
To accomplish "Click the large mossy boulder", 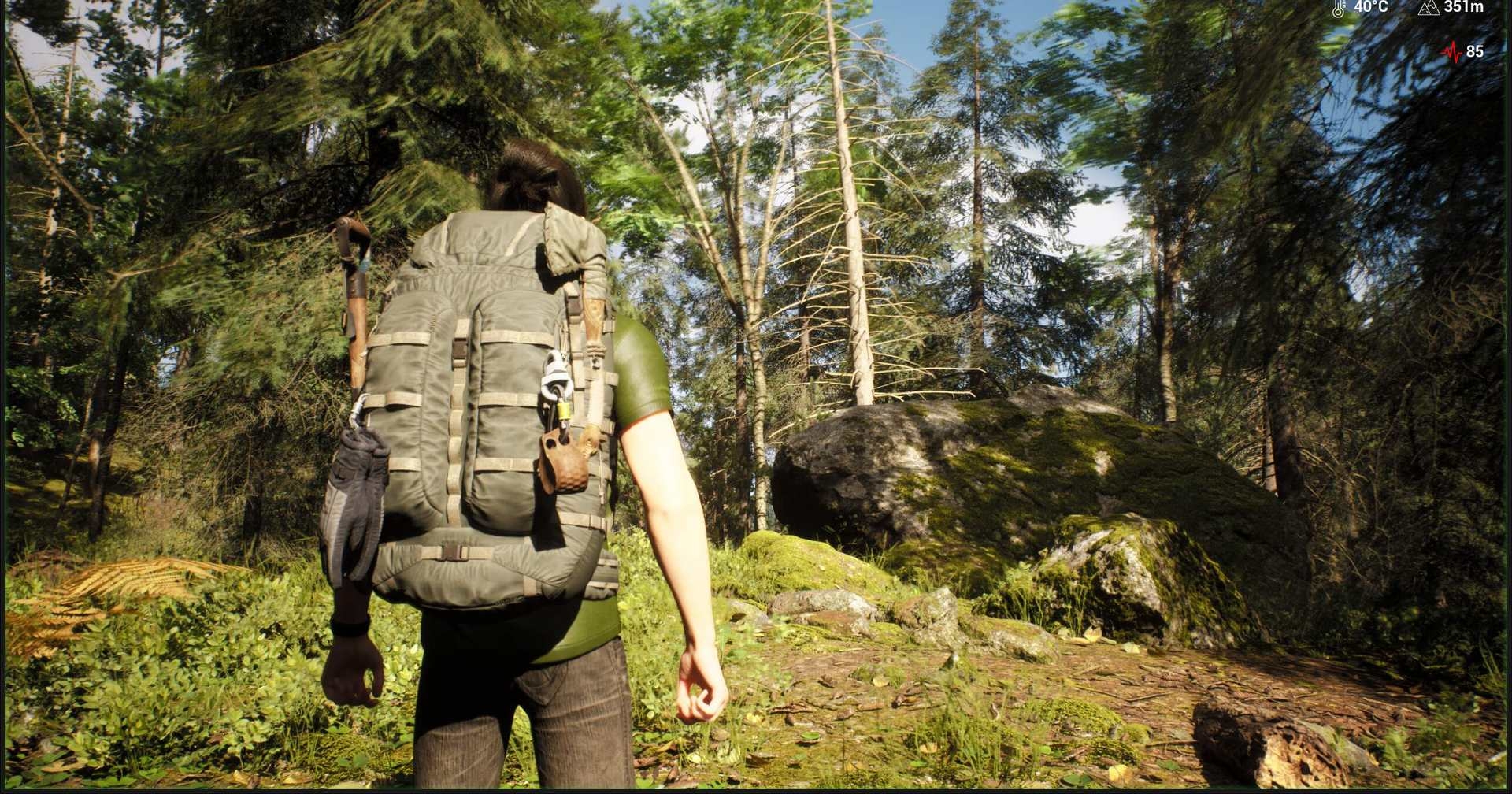I will [984, 473].
